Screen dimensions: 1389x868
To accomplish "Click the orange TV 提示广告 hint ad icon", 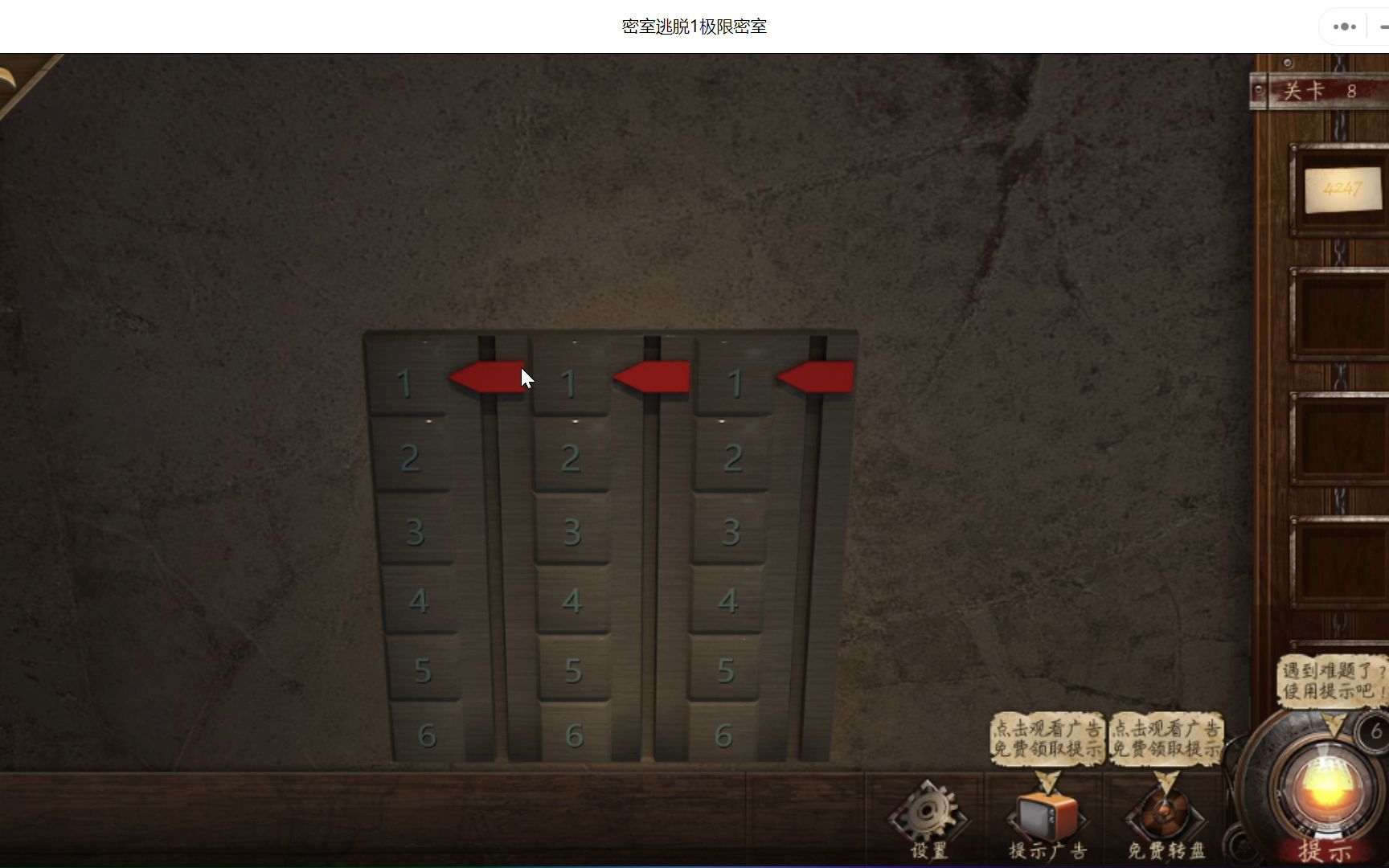I will (x=1045, y=816).
